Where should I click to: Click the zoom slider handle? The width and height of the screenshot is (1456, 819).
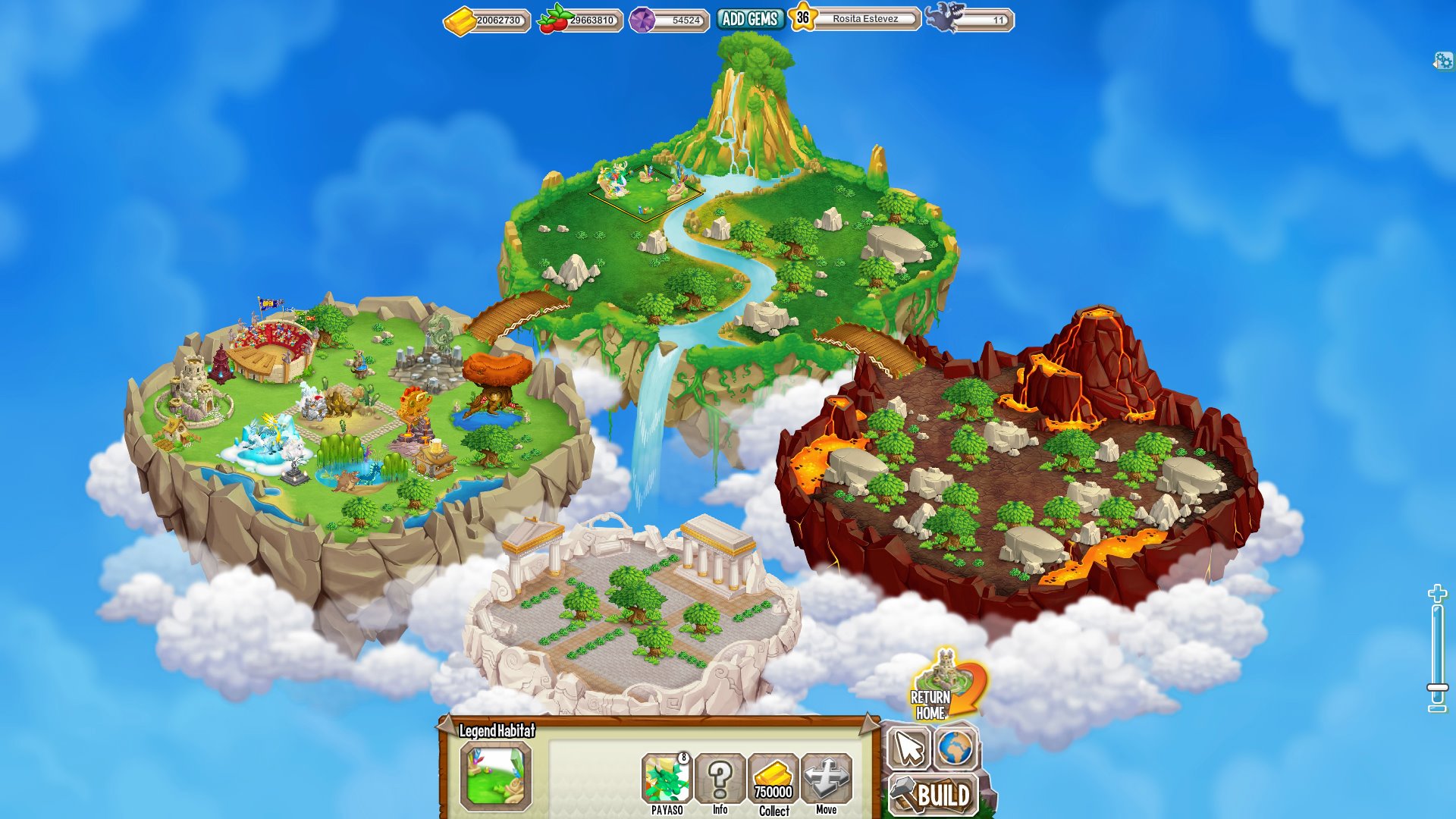(x=1437, y=688)
